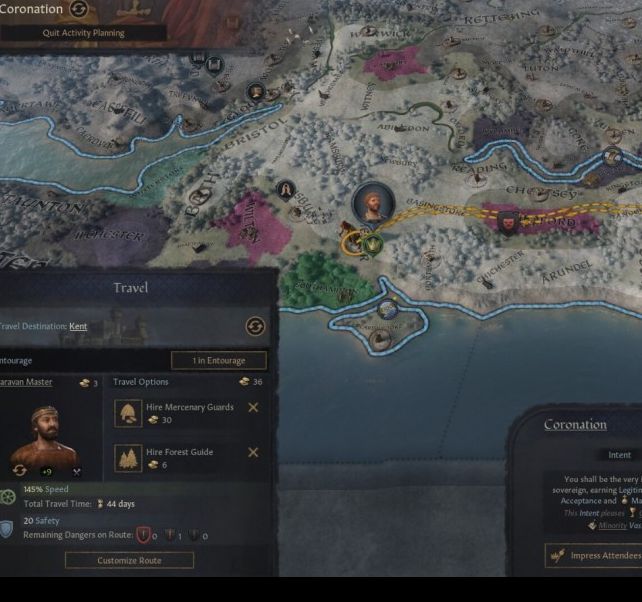Remove the Hire Forest Guide option
Viewport: 642px width, 602px height.
pos(253,452)
